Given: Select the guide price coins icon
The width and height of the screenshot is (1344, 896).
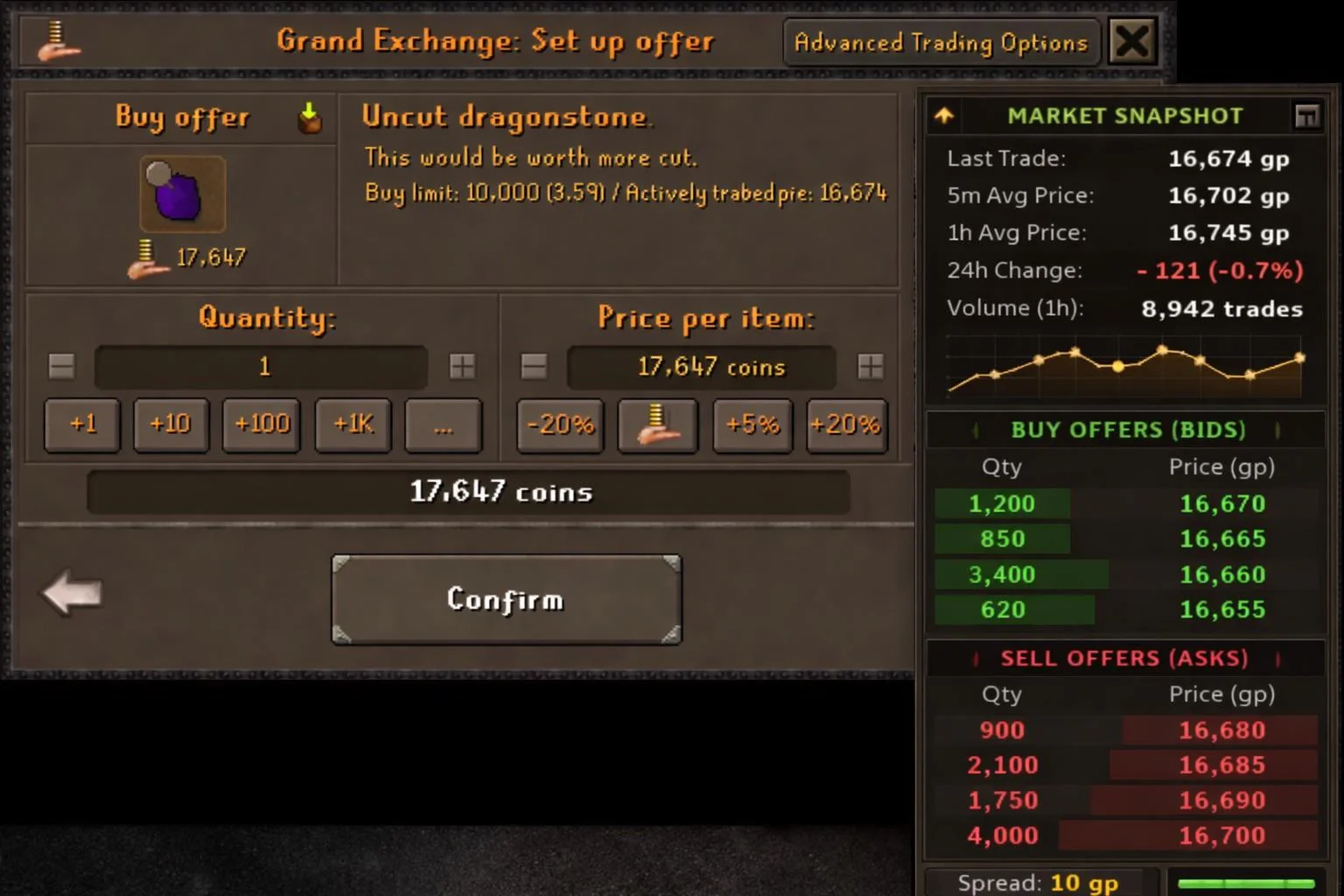Looking at the screenshot, I should coord(657,426).
